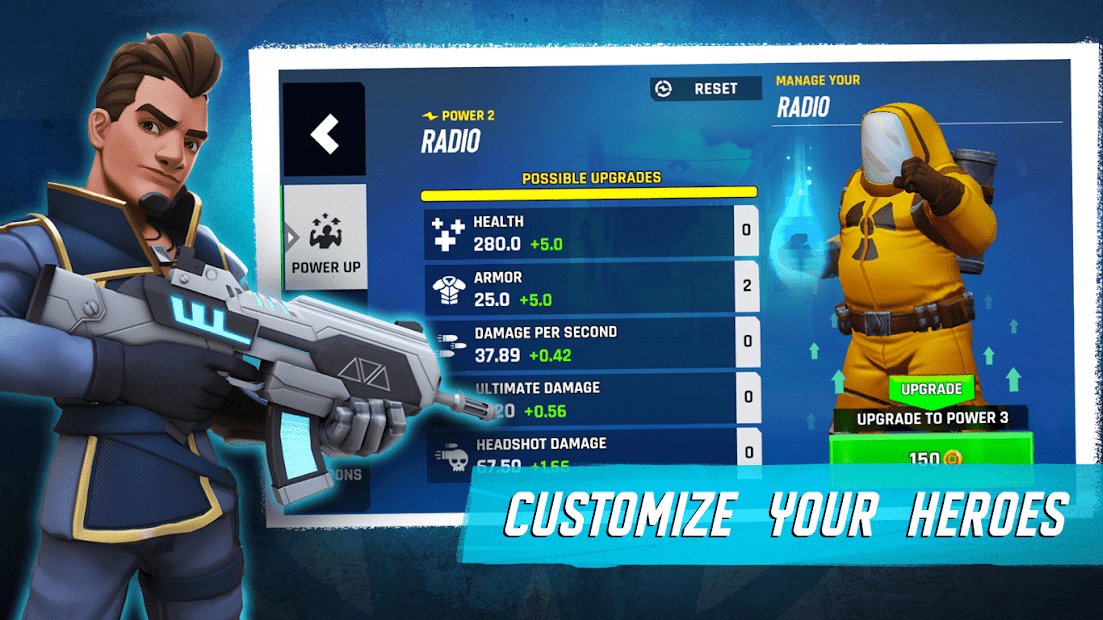Open the Power Up tab
The image size is (1103, 620).
click(325, 241)
